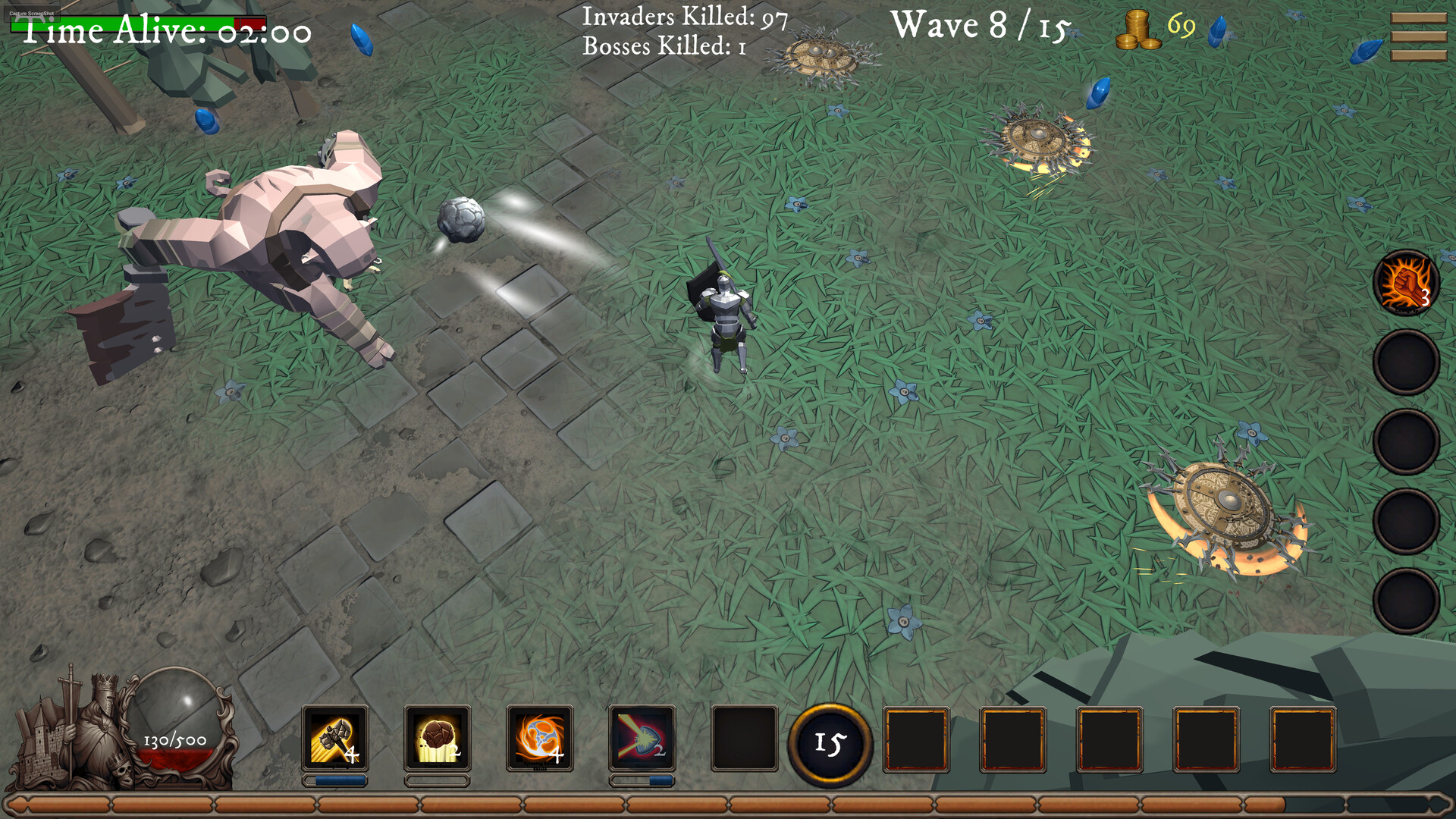
Task: Click the Capture ScreenShot button top left
Action: [30, 12]
